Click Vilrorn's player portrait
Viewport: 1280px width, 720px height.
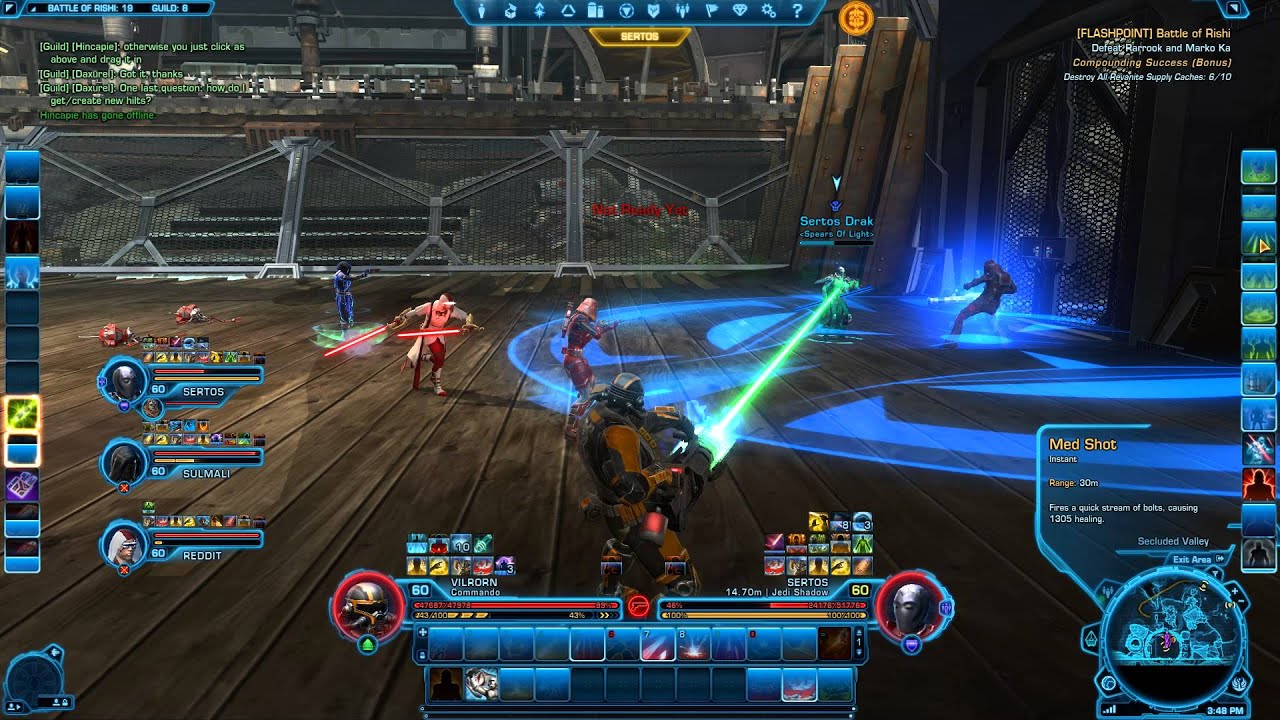(x=368, y=604)
